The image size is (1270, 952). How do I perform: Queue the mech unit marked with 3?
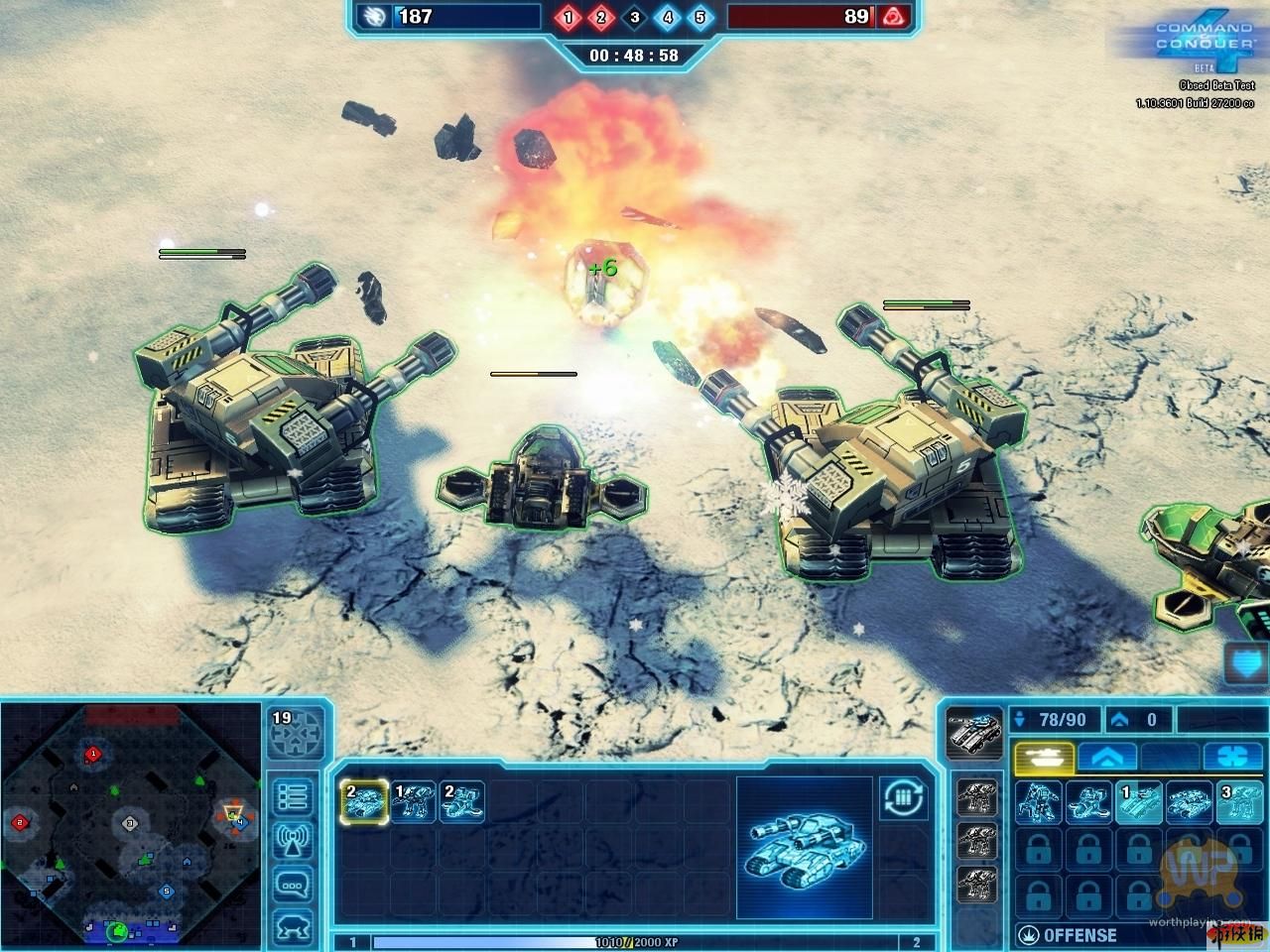[x=1238, y=802]
